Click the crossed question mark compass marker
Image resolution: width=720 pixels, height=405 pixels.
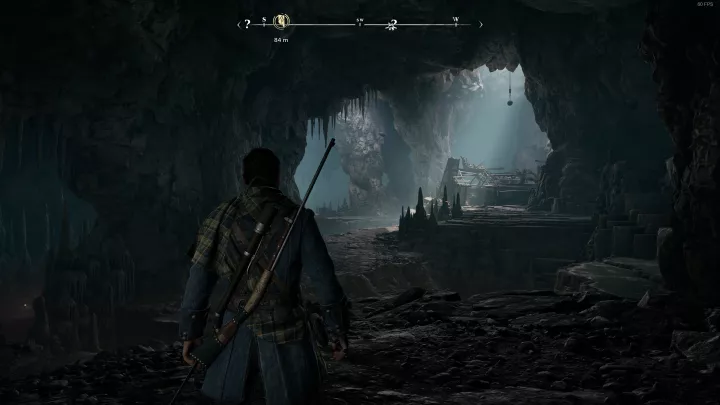pyautogui.click(x=393, y=24)
